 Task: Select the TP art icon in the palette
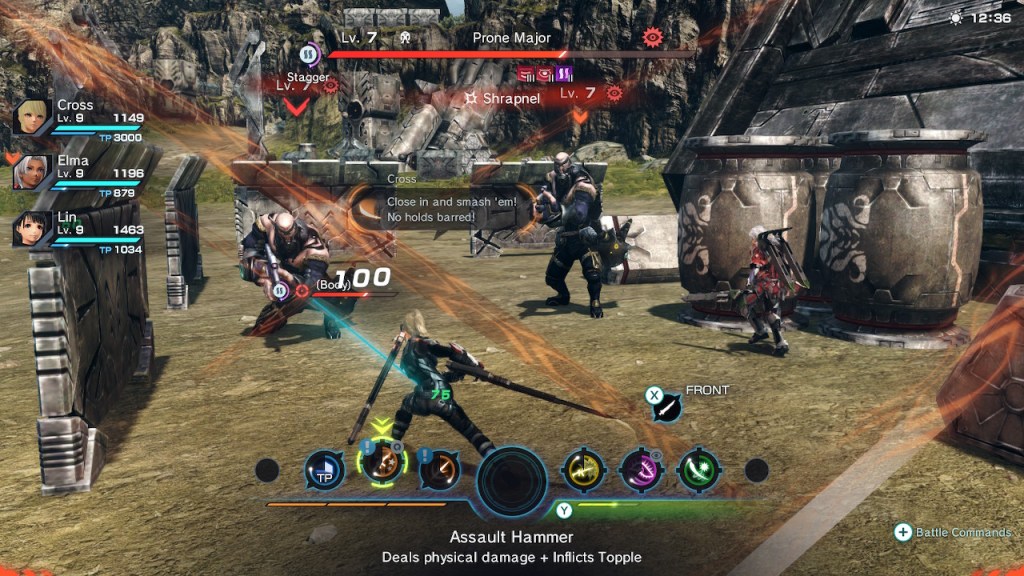coord(324,469)
